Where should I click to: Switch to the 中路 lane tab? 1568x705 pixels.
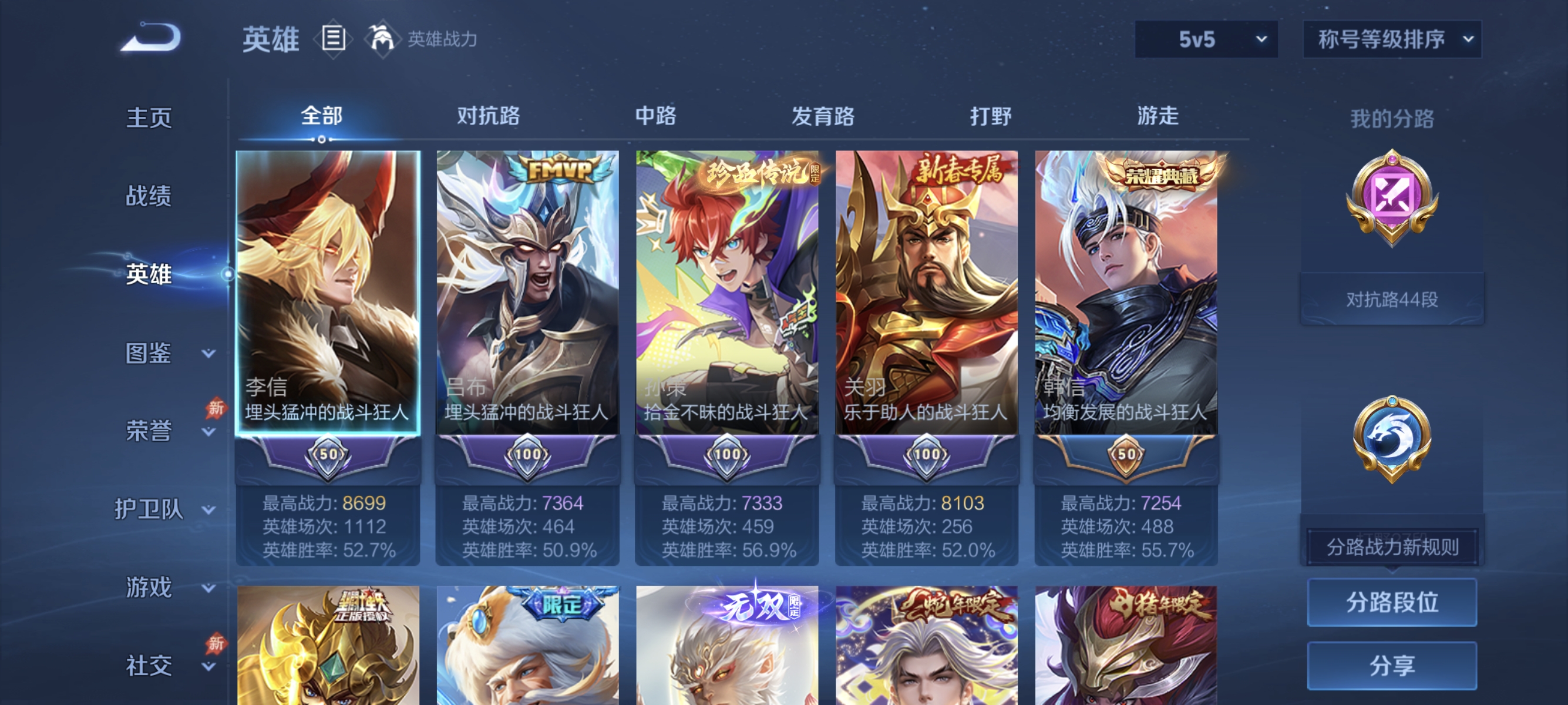pos(654,117)
